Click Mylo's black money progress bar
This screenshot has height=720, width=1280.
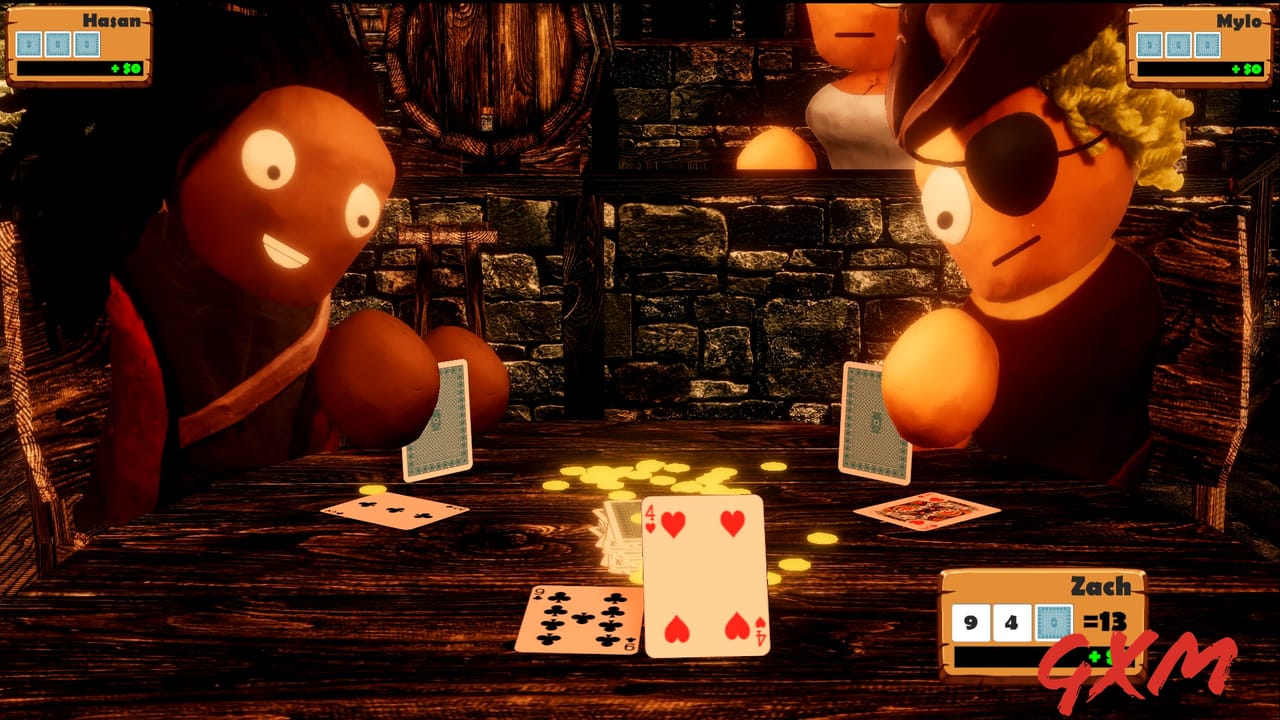[1200, 70]
